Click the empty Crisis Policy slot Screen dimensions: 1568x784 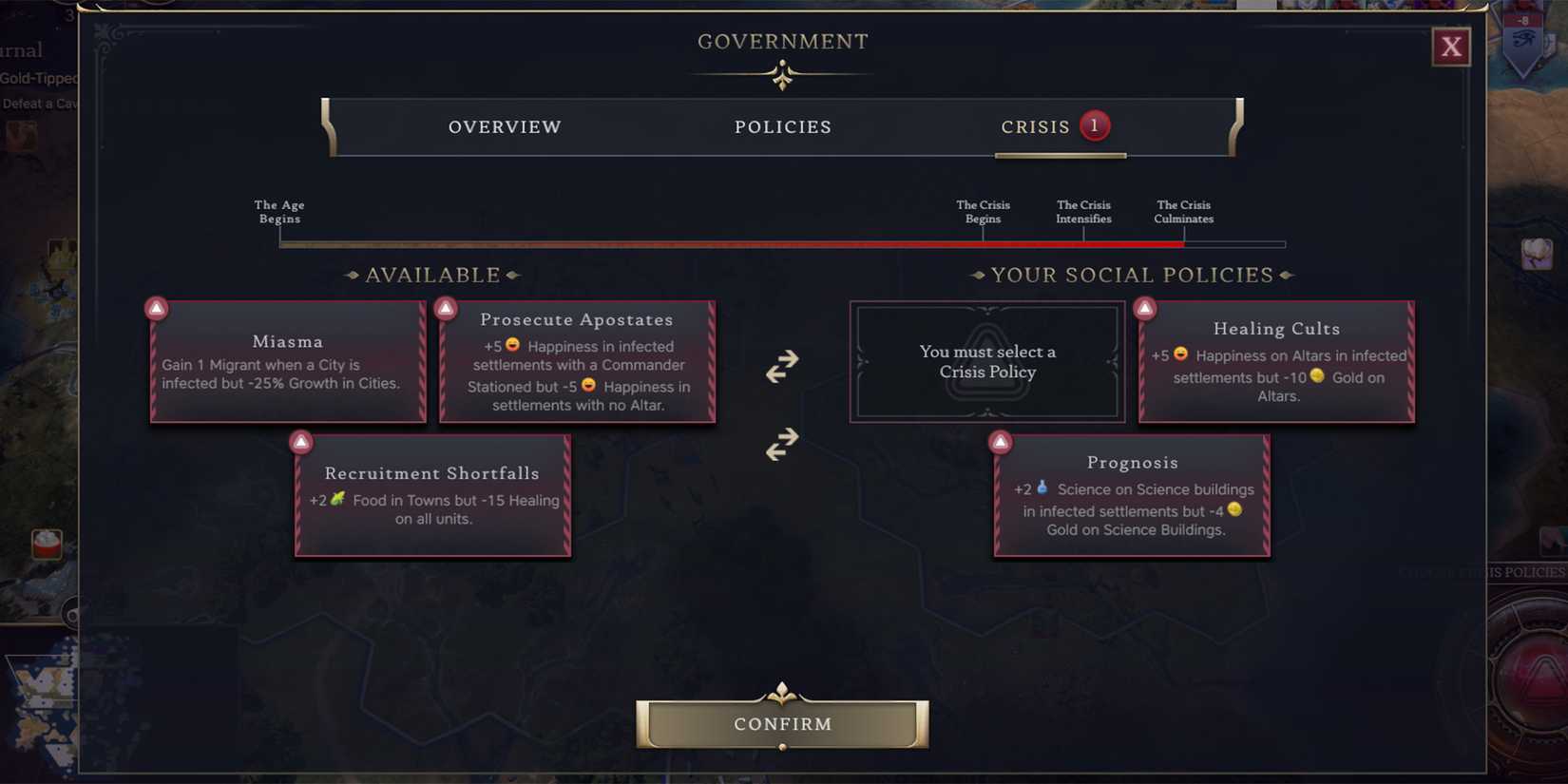[x=986, y=362]
